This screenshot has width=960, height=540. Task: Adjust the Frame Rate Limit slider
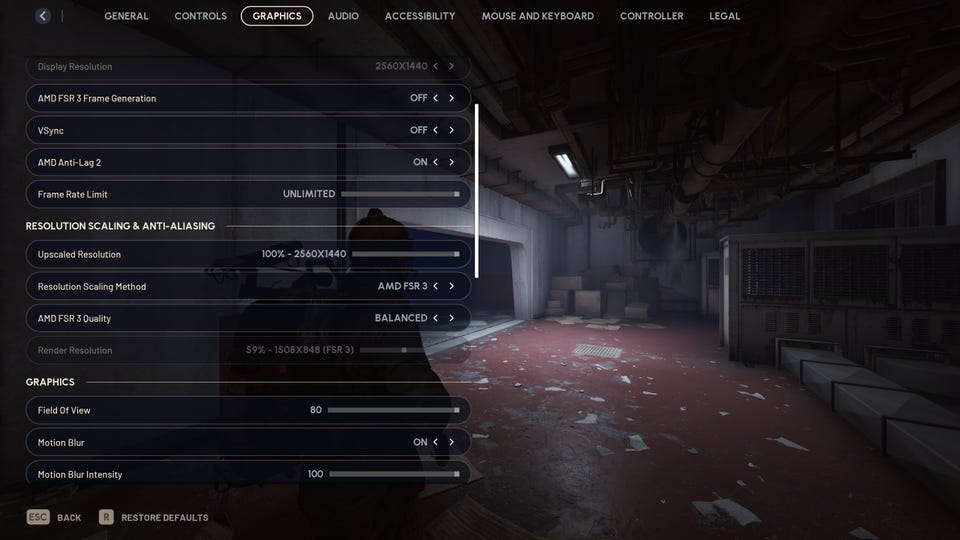pos(400,194)
